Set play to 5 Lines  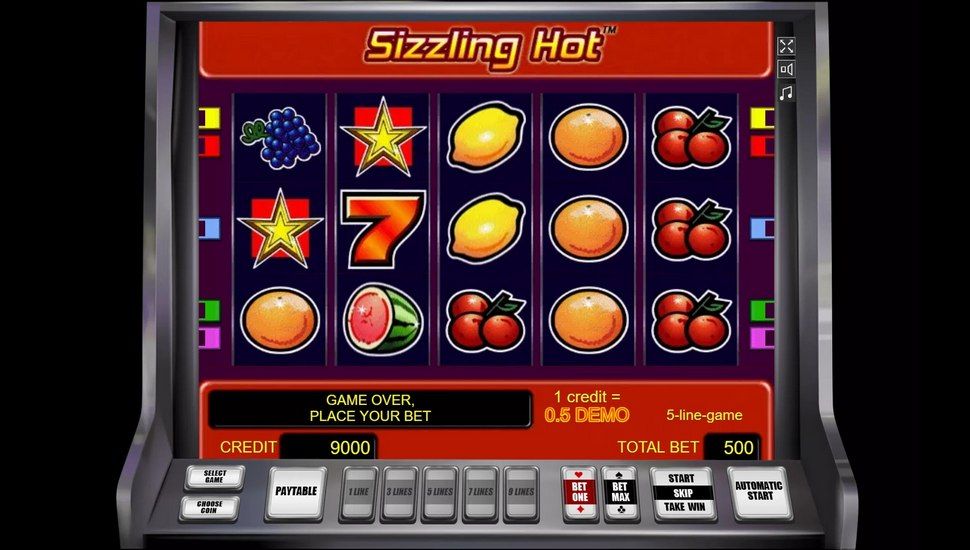[x=440, y=492]
